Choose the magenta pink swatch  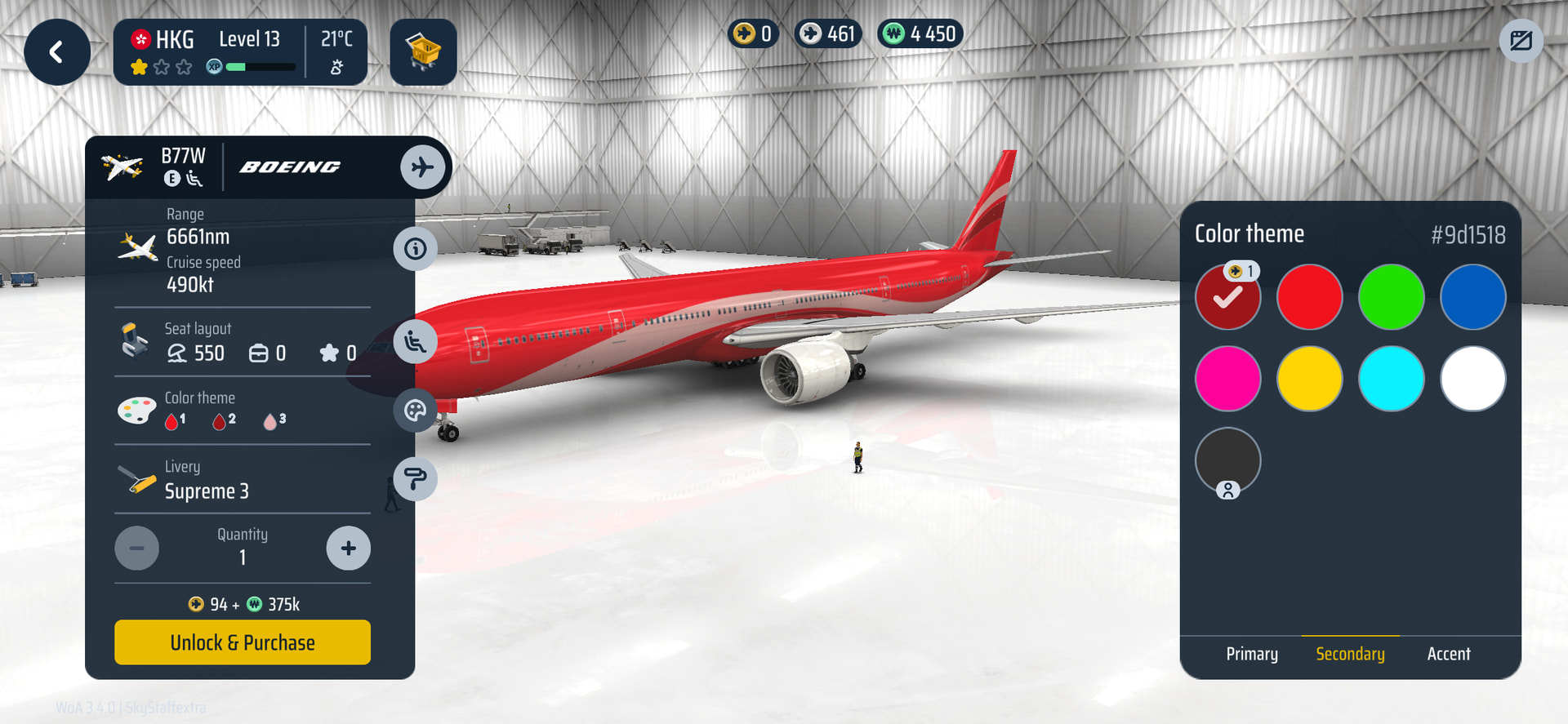pos(1227,379)
